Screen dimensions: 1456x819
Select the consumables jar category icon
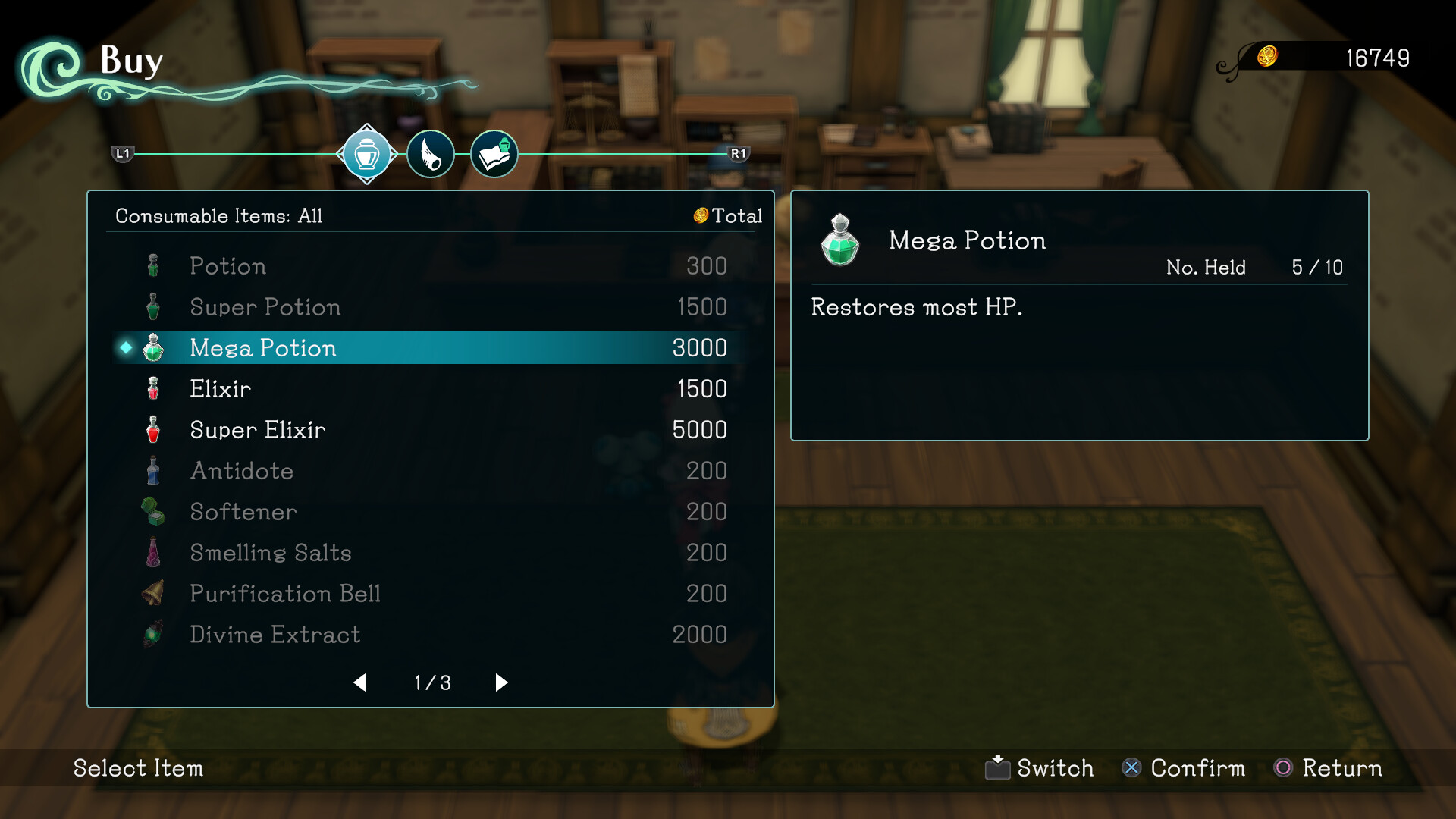pos(368,153)
